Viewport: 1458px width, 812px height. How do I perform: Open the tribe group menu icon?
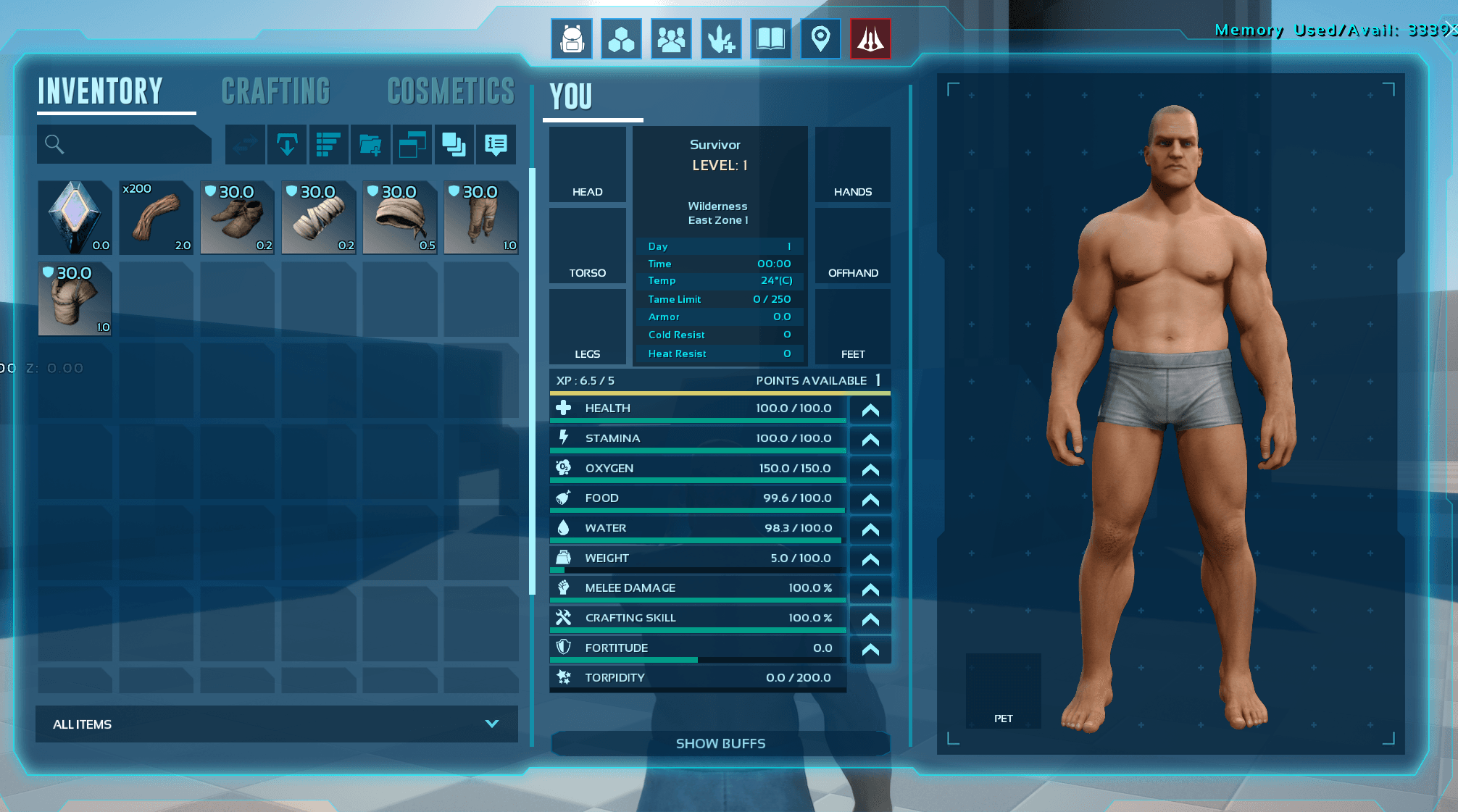tap(671, 39)
